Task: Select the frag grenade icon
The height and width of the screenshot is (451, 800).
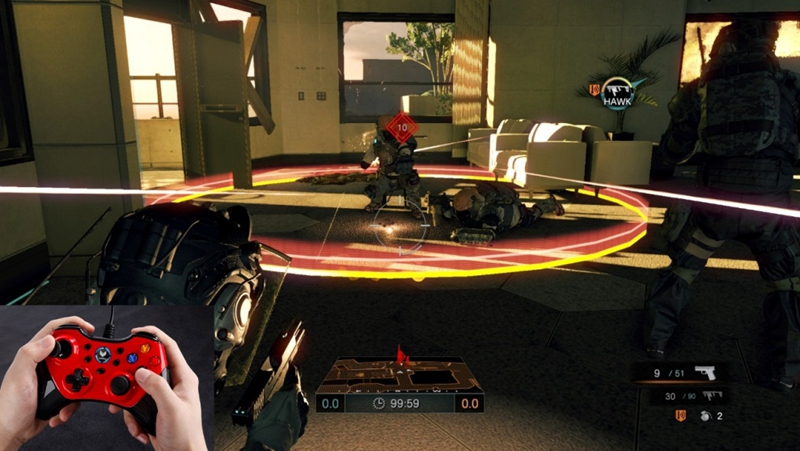Action: coord(705,416)
